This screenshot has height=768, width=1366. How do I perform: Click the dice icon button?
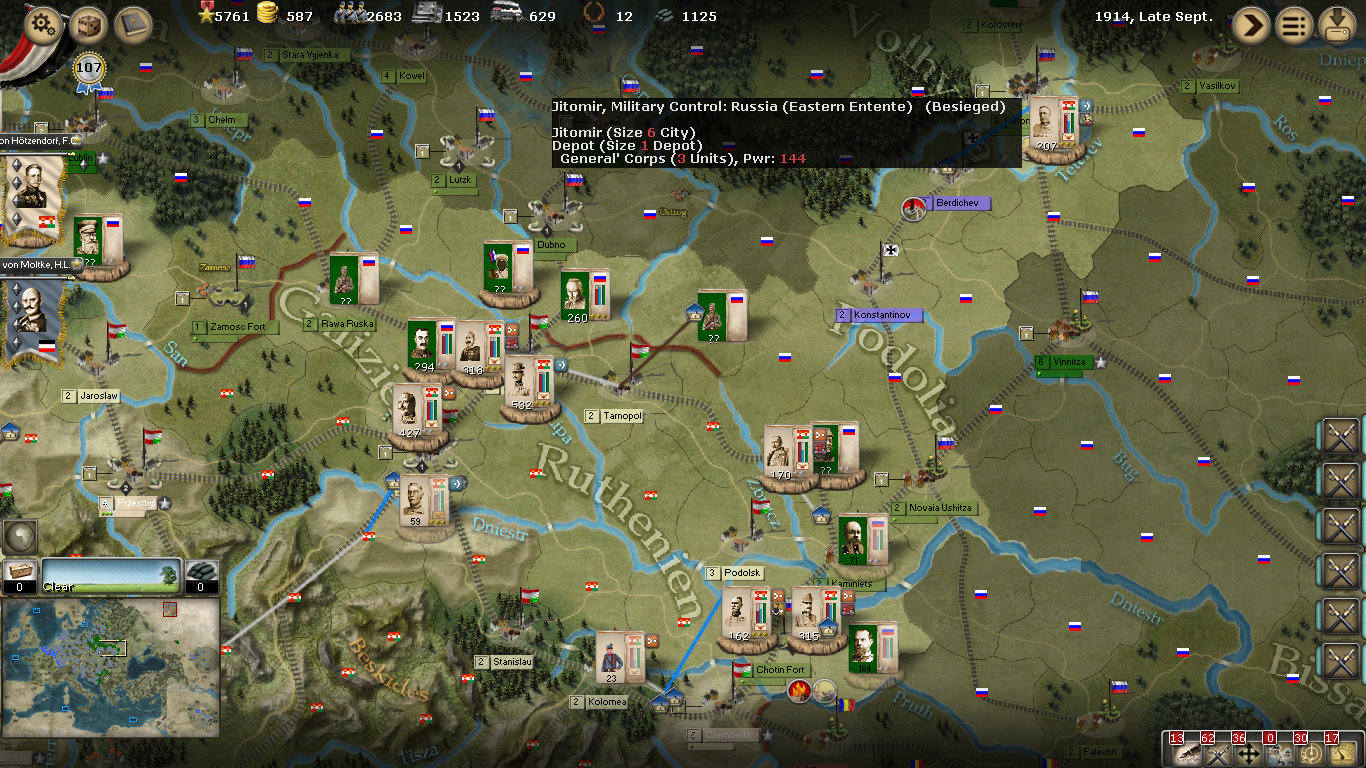click(x=89, y=24)
